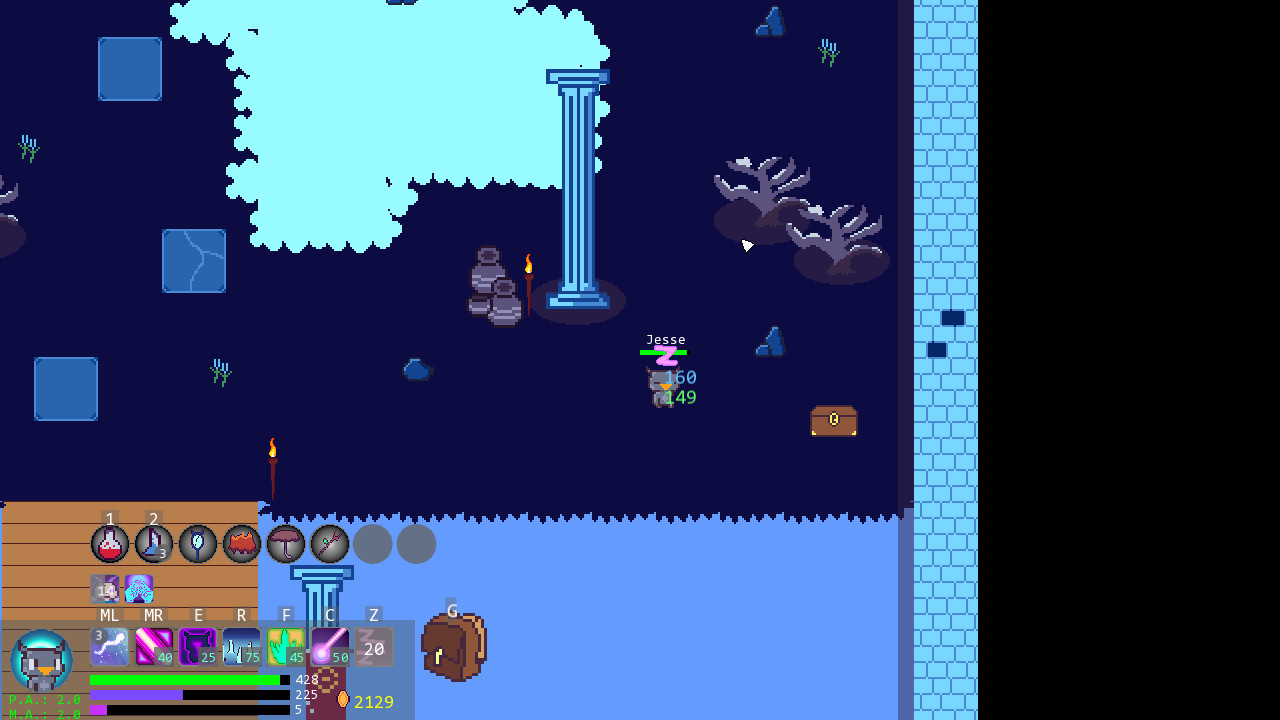Cast the MR pink beam ability
This screenshot has width=1280, height=720.
point(154,648)
